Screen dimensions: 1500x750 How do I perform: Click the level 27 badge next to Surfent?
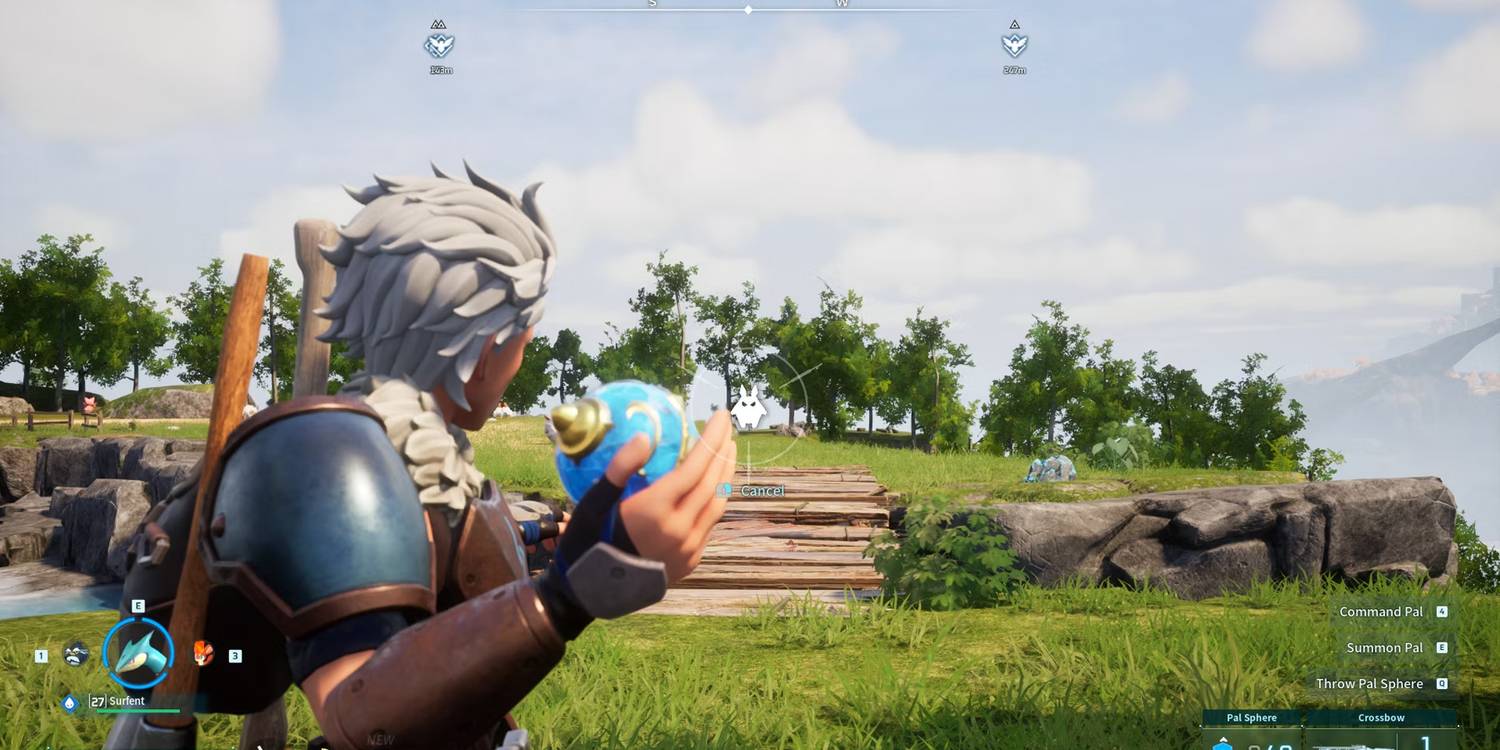pyautogui.click(x=96, y=702)
